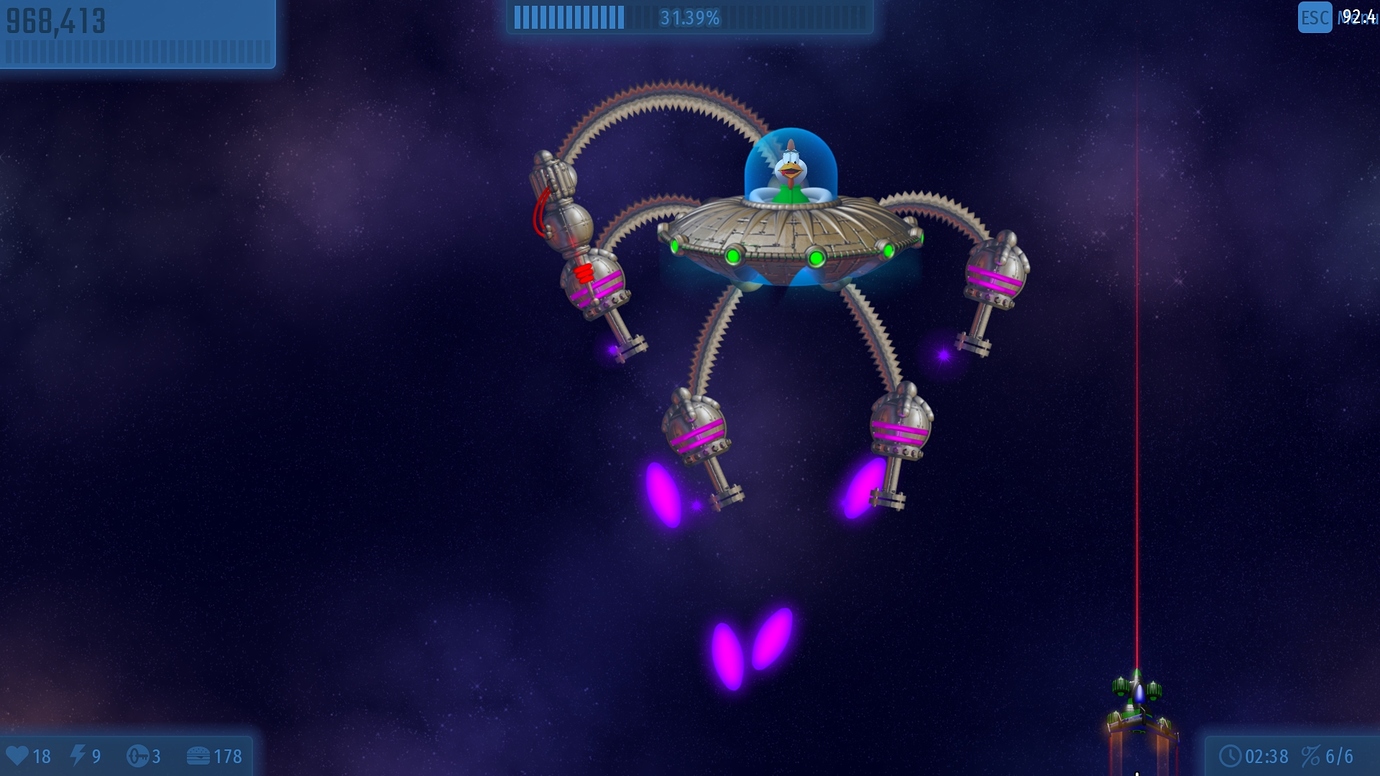Image resolution: width=1380 pixels, height=776 pixels.
Task: Click the small purple orb near the right arm
Action: click(943, 352)
